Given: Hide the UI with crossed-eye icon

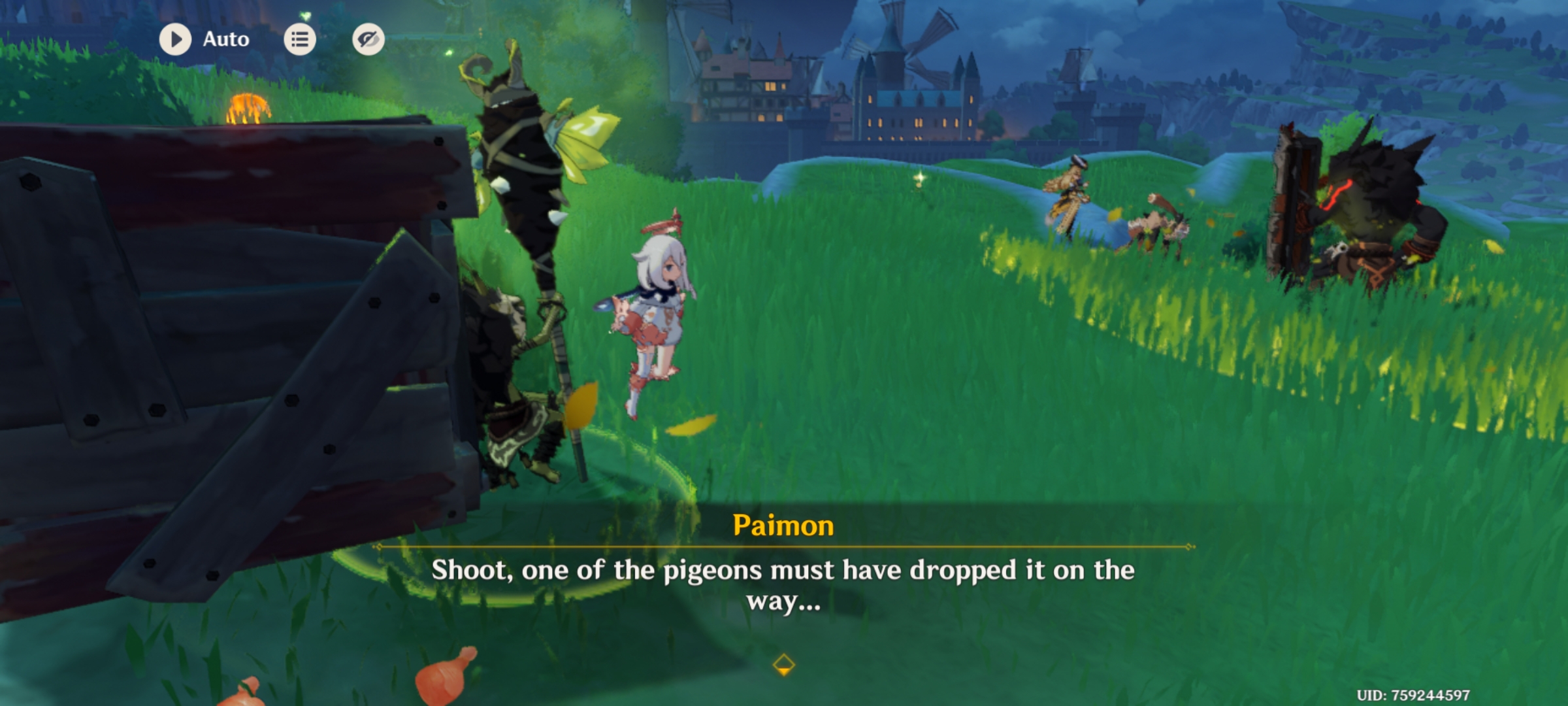Looking at the screenshot, I should click(x=367, y=39).
